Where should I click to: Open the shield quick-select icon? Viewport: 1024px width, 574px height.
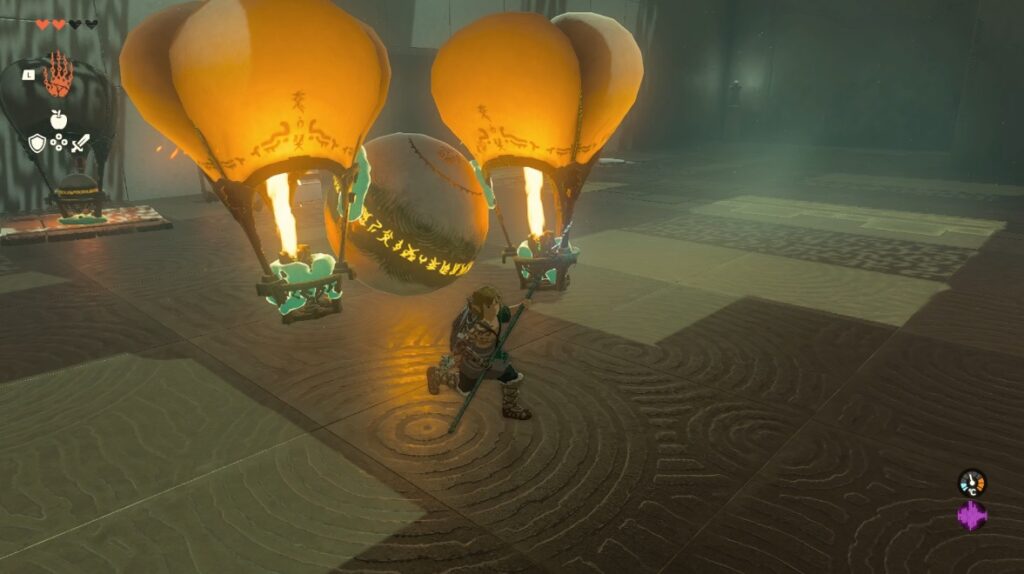pyautogui.click(x=37, y=143)
